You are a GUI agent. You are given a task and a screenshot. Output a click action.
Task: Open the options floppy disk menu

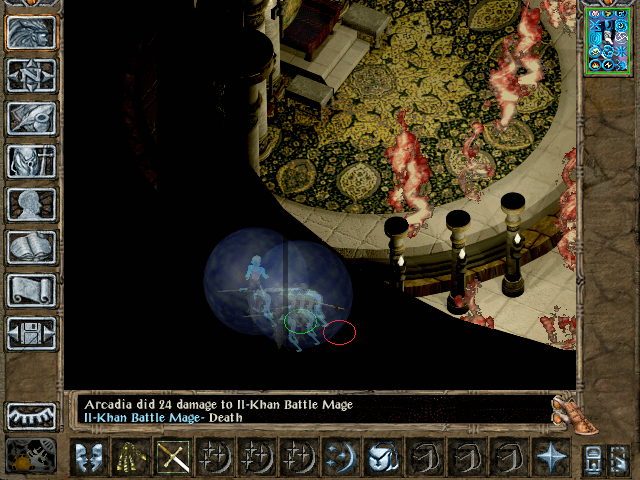[31, 333]
